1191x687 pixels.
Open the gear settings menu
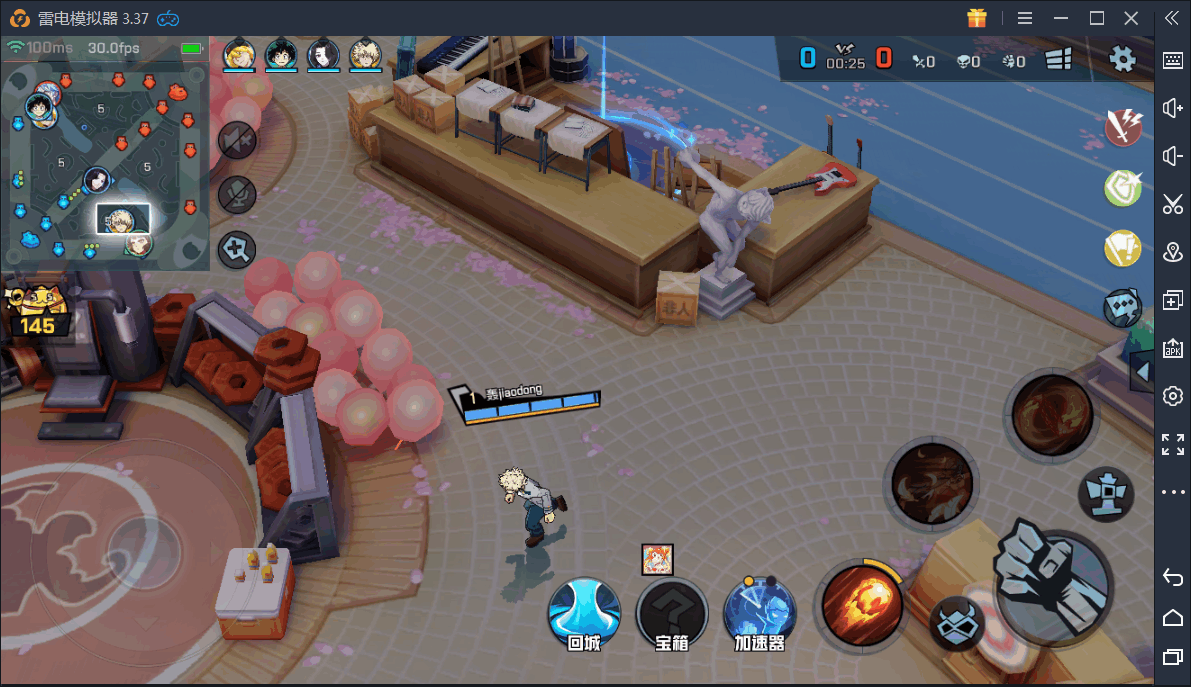point(1123,59)
